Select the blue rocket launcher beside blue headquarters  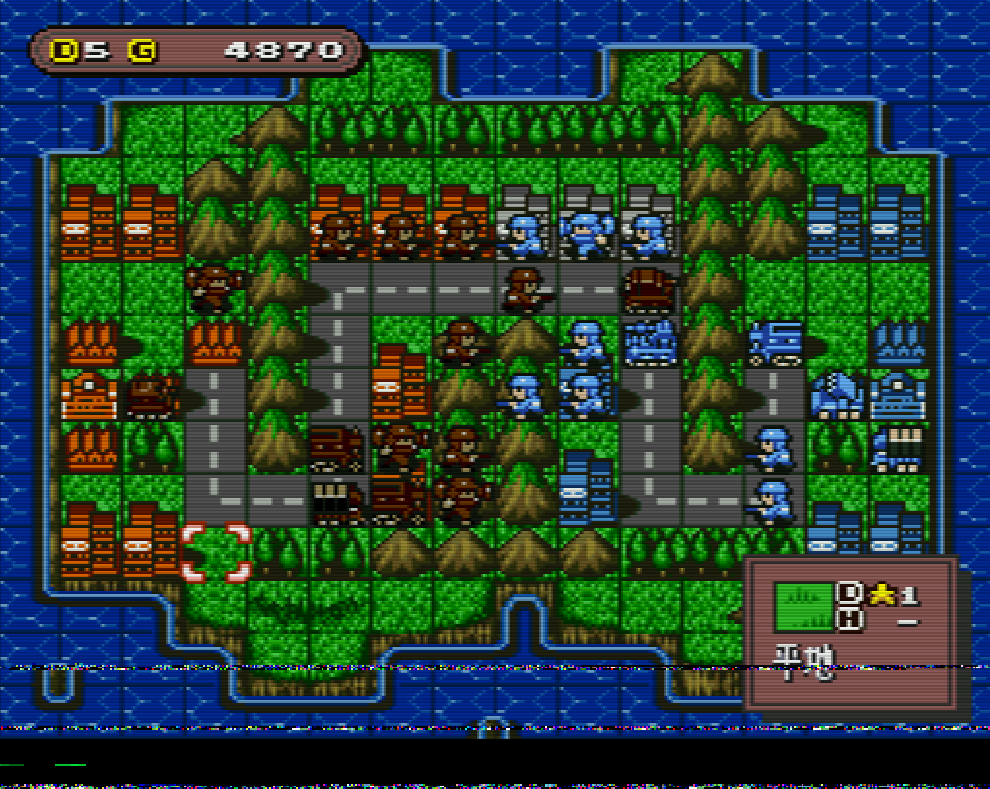[x=836, y=395]
